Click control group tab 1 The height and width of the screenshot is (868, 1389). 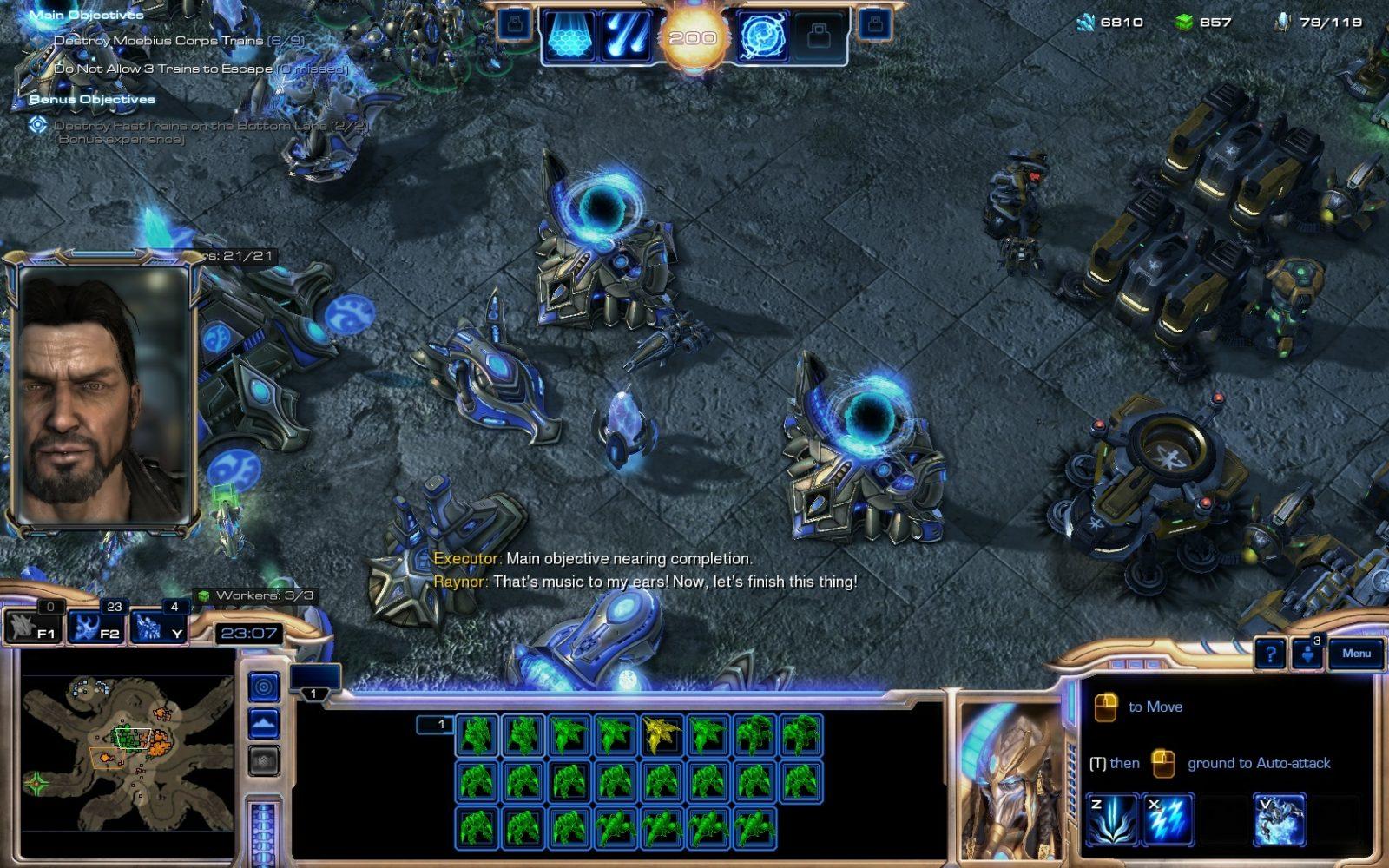point(313,693)
